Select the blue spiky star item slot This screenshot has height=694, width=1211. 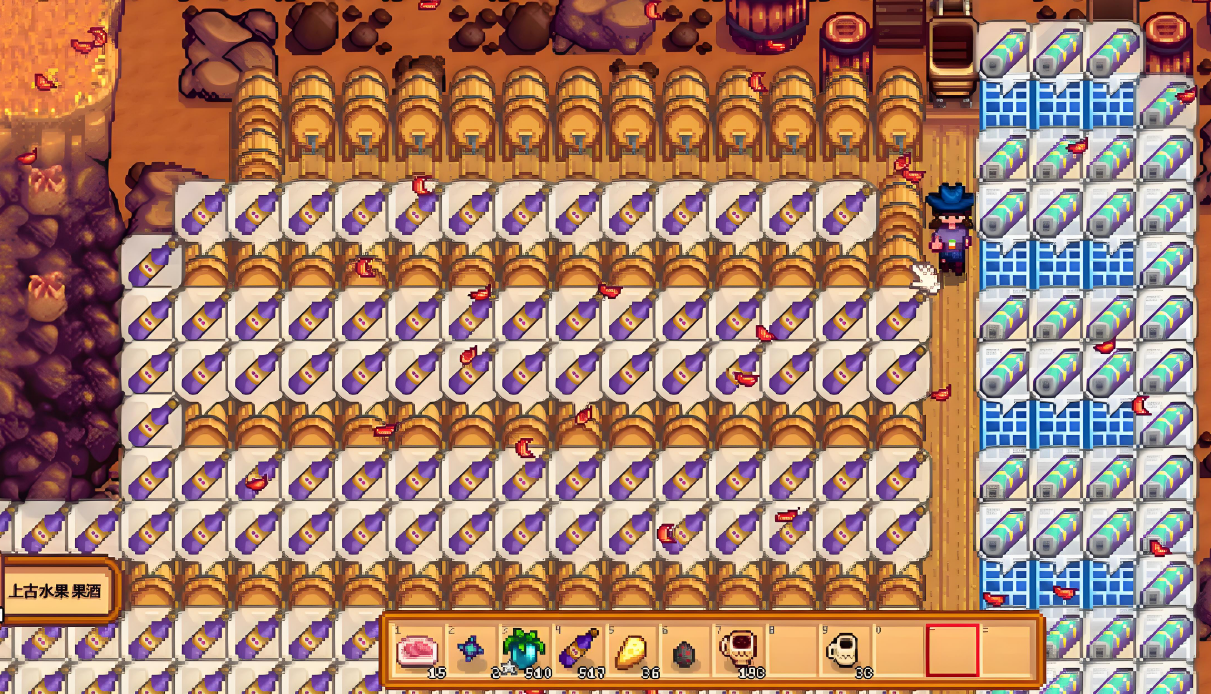tap(469, 651)
